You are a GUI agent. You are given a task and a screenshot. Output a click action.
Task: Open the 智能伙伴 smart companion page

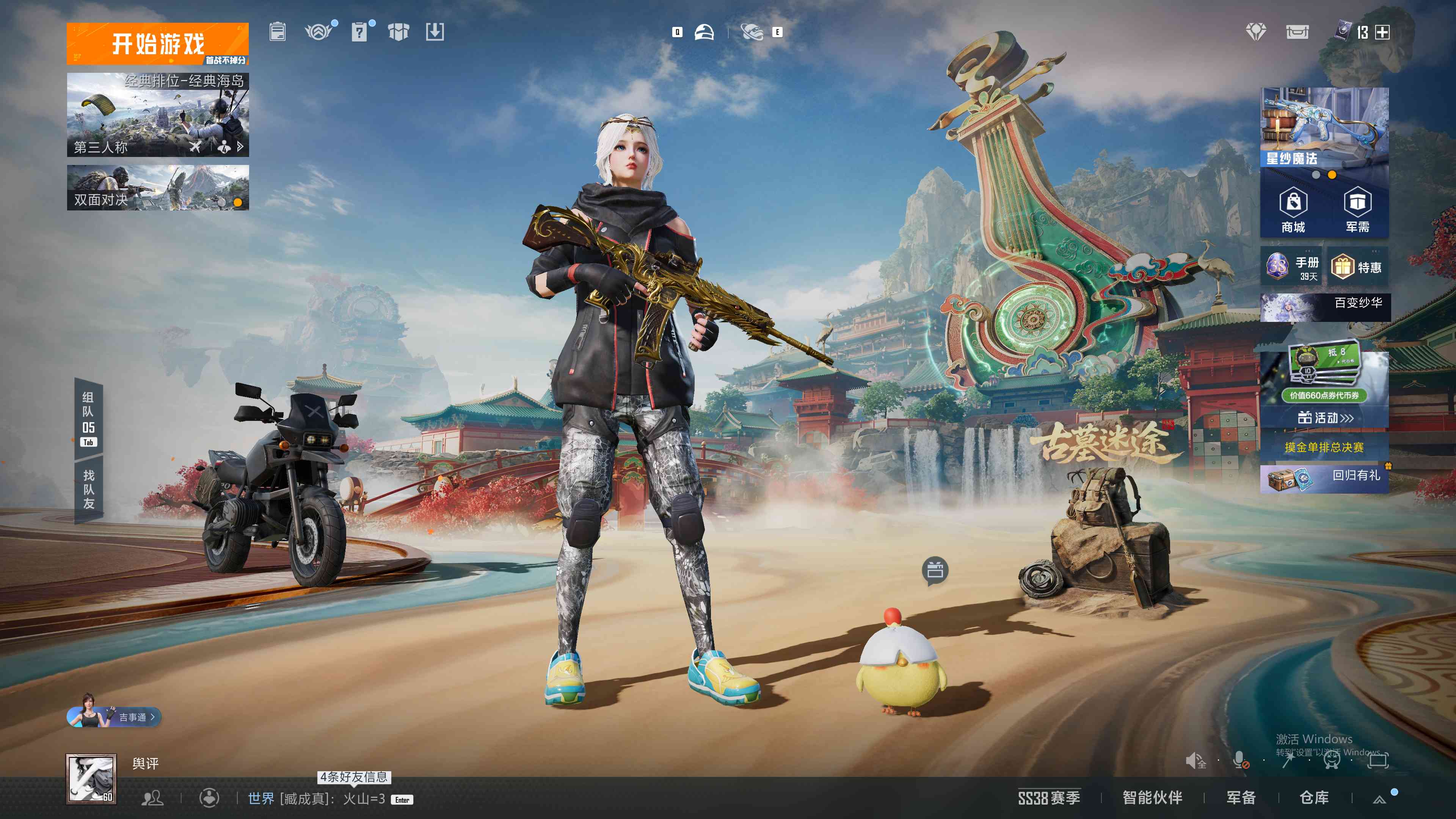click(x=1152, y=798)
